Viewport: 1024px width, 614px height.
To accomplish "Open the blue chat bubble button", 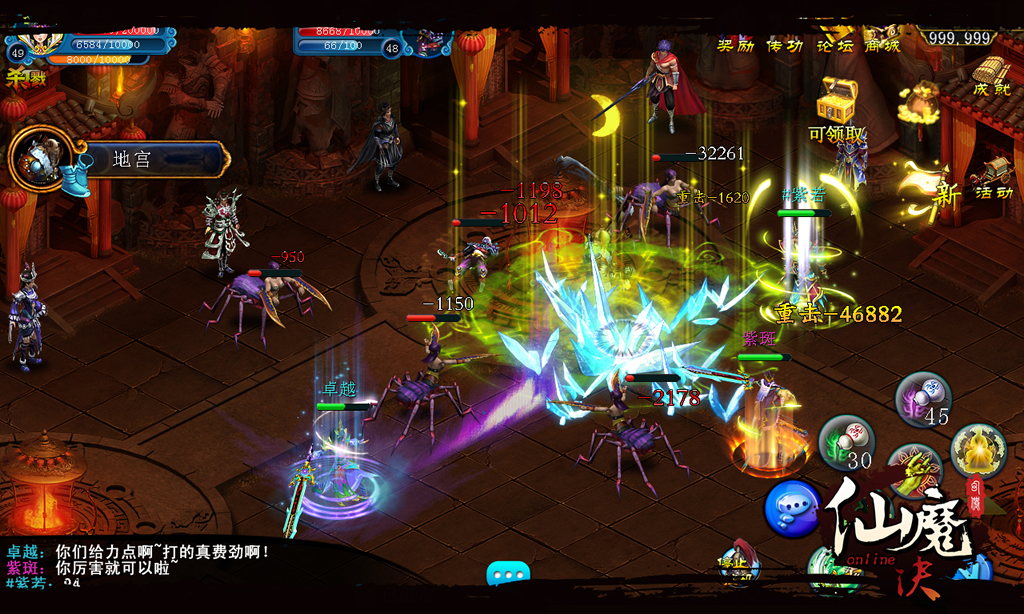I will 791,508.
